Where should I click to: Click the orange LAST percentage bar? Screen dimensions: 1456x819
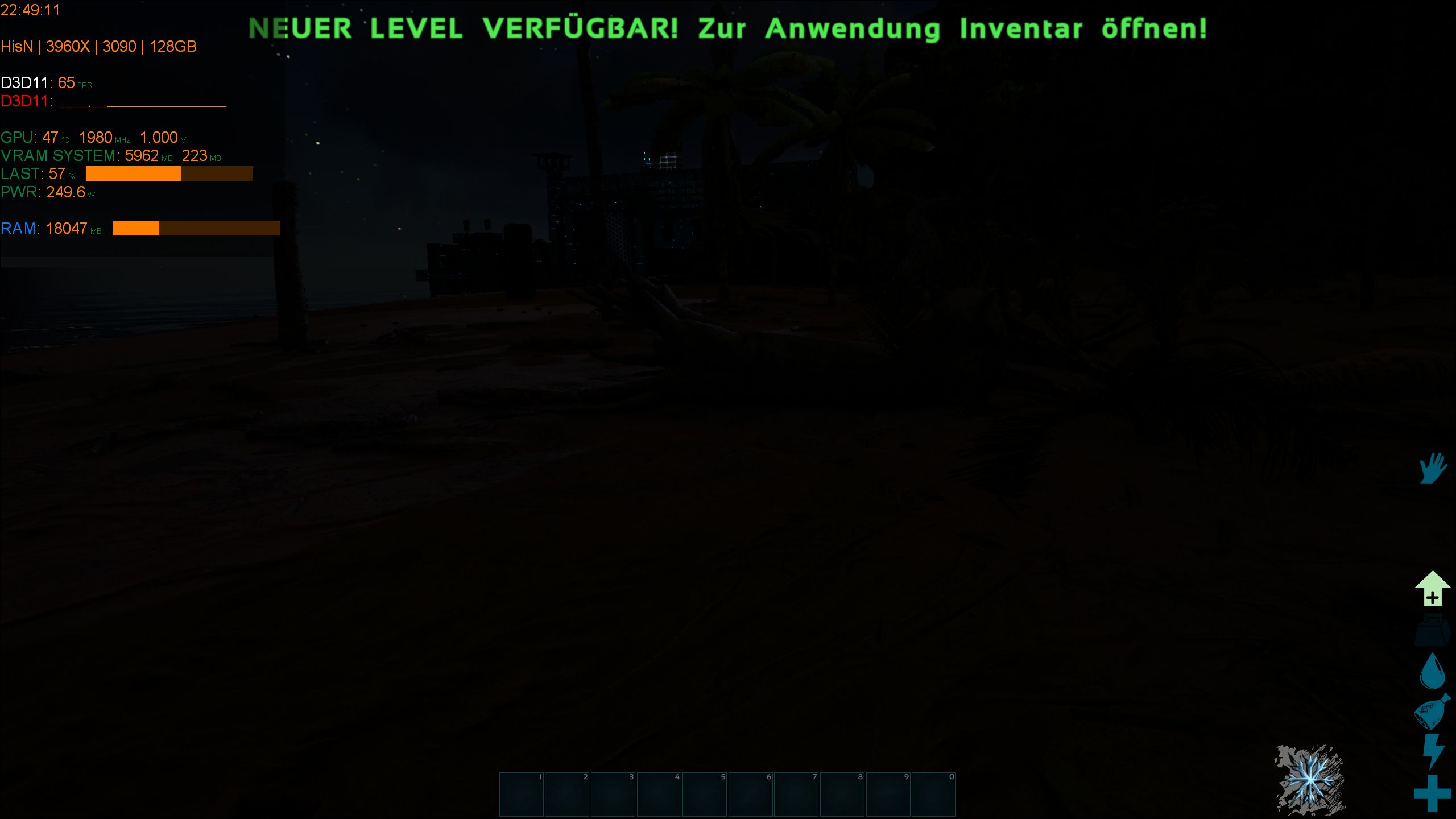tap(134, 174)
